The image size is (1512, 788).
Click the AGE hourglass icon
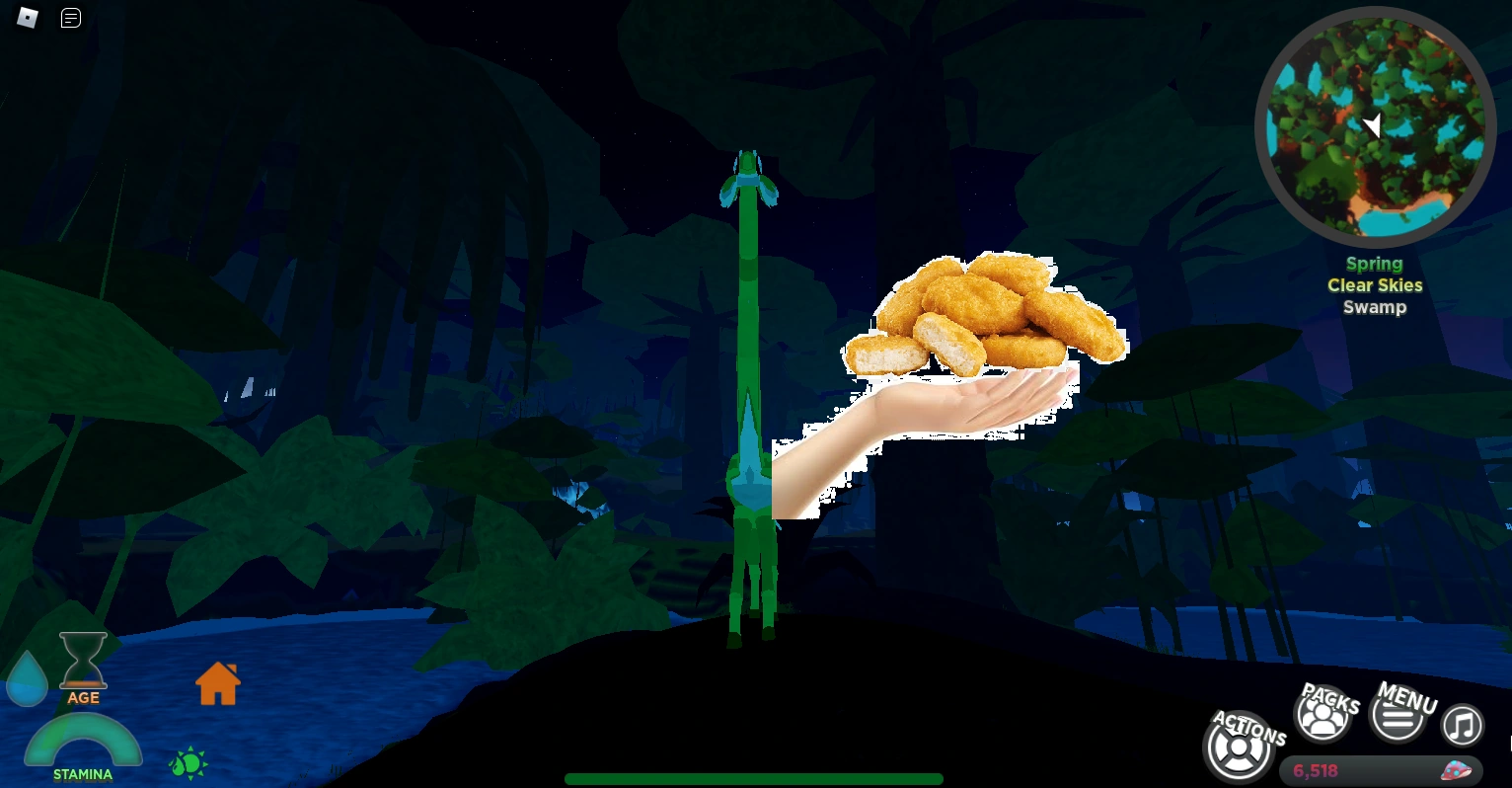pos(83,662)
